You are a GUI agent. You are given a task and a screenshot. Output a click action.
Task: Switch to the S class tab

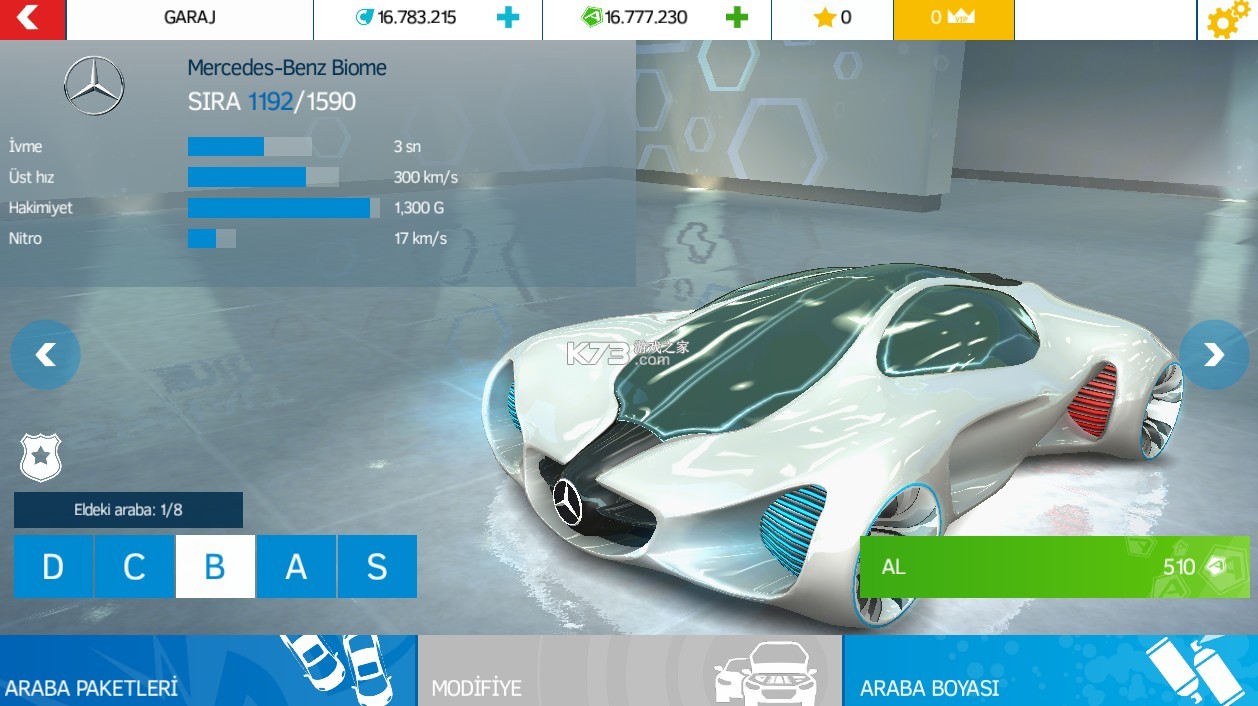point(377,567)
